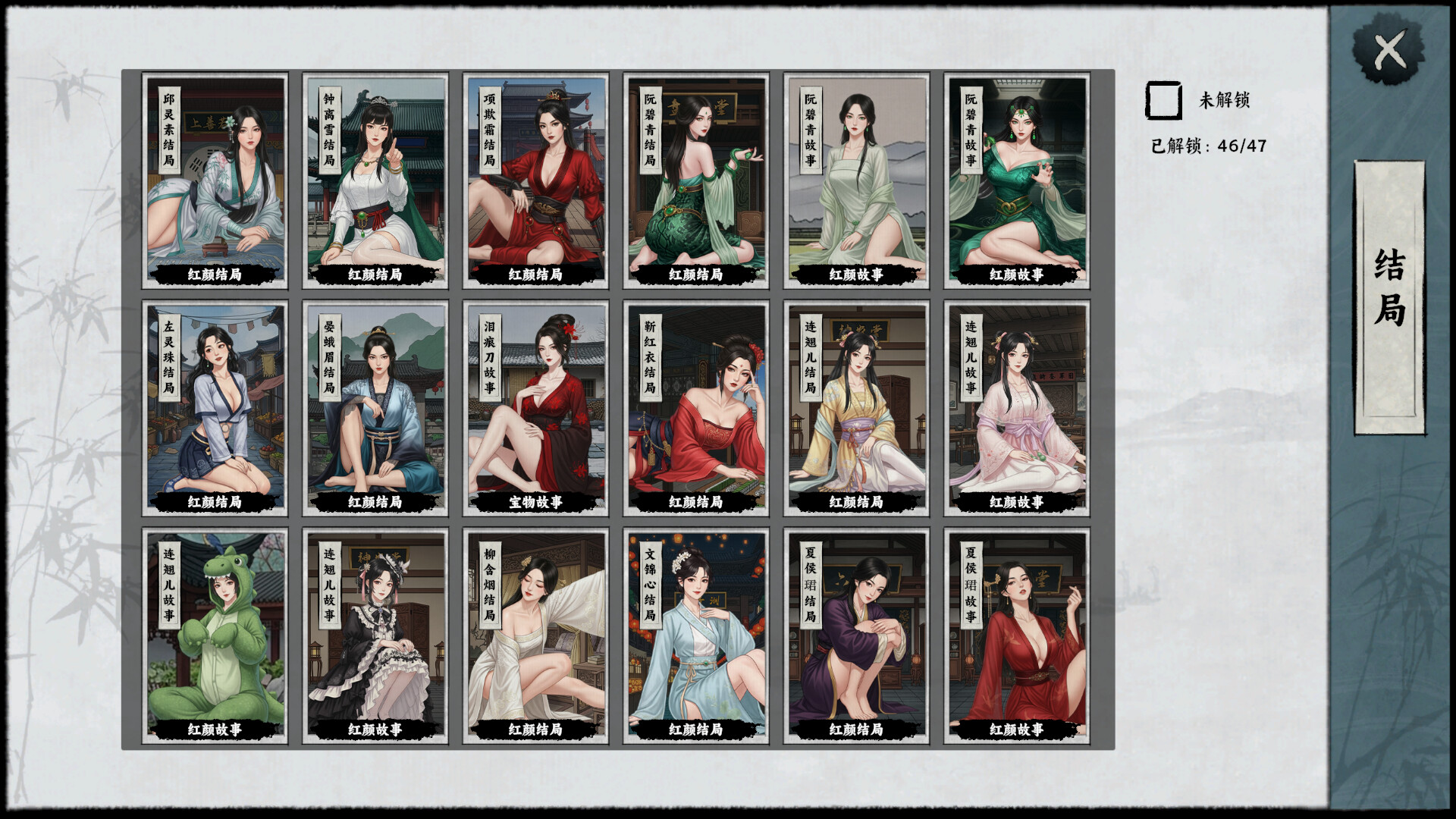
Task: Select the 泪痕刀故事 treasure story card
Action: click(x=535, y=408)
